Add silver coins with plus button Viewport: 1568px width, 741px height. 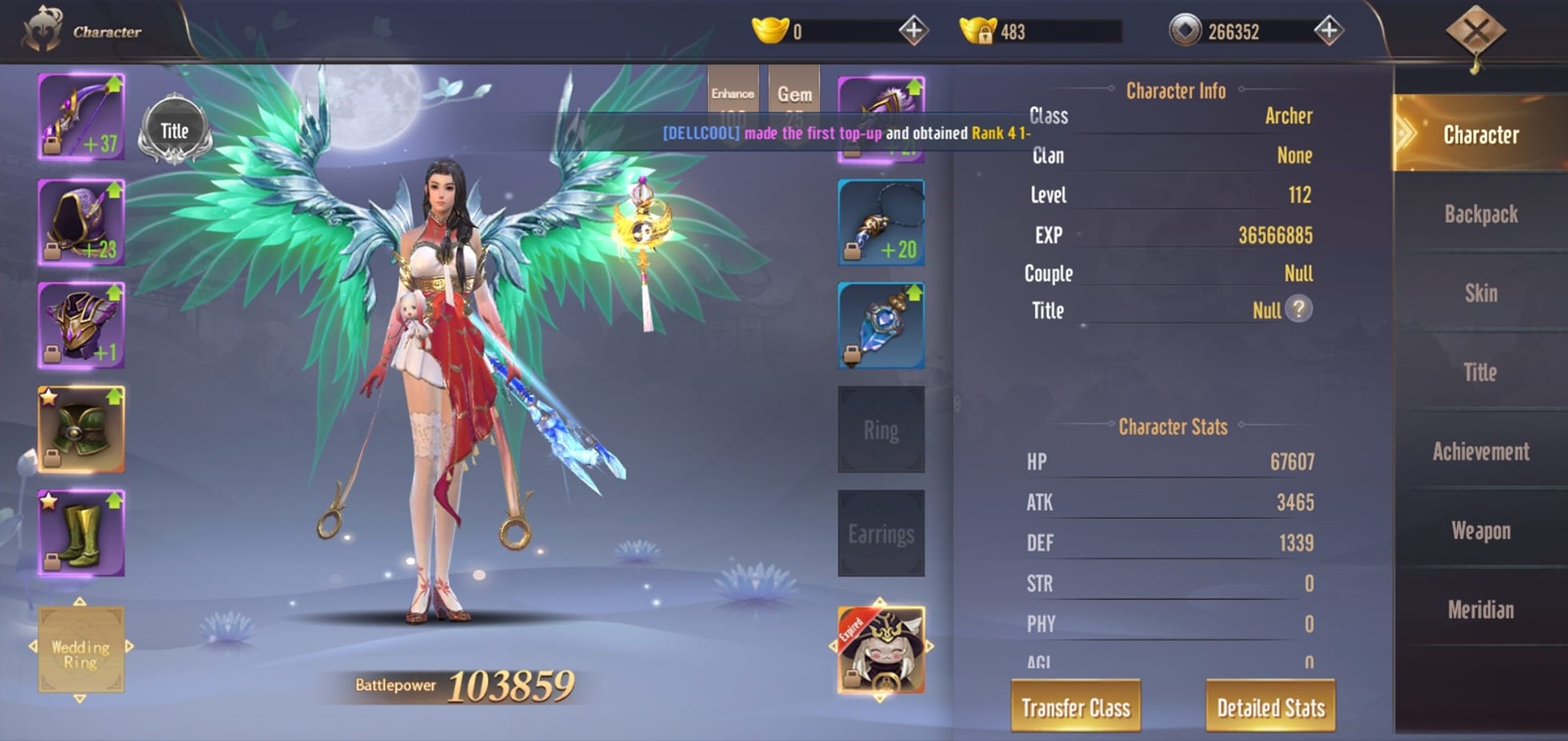(x=1328, y=31)
